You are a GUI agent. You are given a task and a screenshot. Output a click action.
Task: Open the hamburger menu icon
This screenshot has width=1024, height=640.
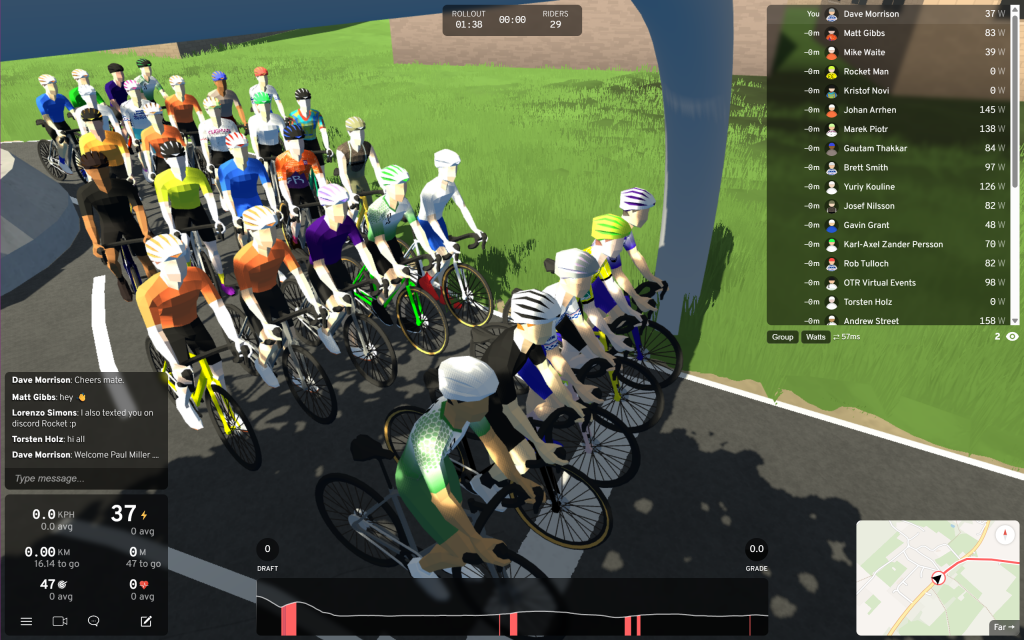pos(26,621)
